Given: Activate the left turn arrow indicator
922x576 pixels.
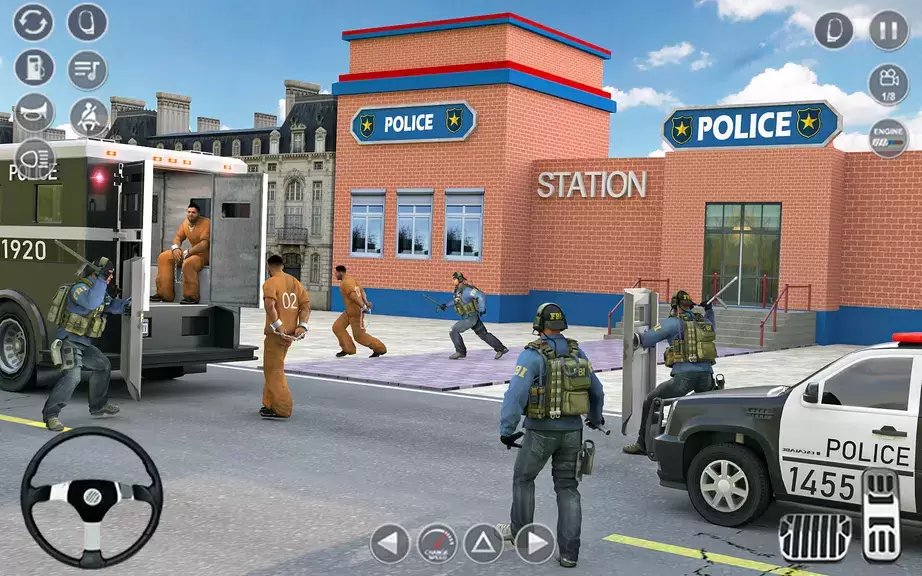Looking at the screenshot, I should 390,543.
